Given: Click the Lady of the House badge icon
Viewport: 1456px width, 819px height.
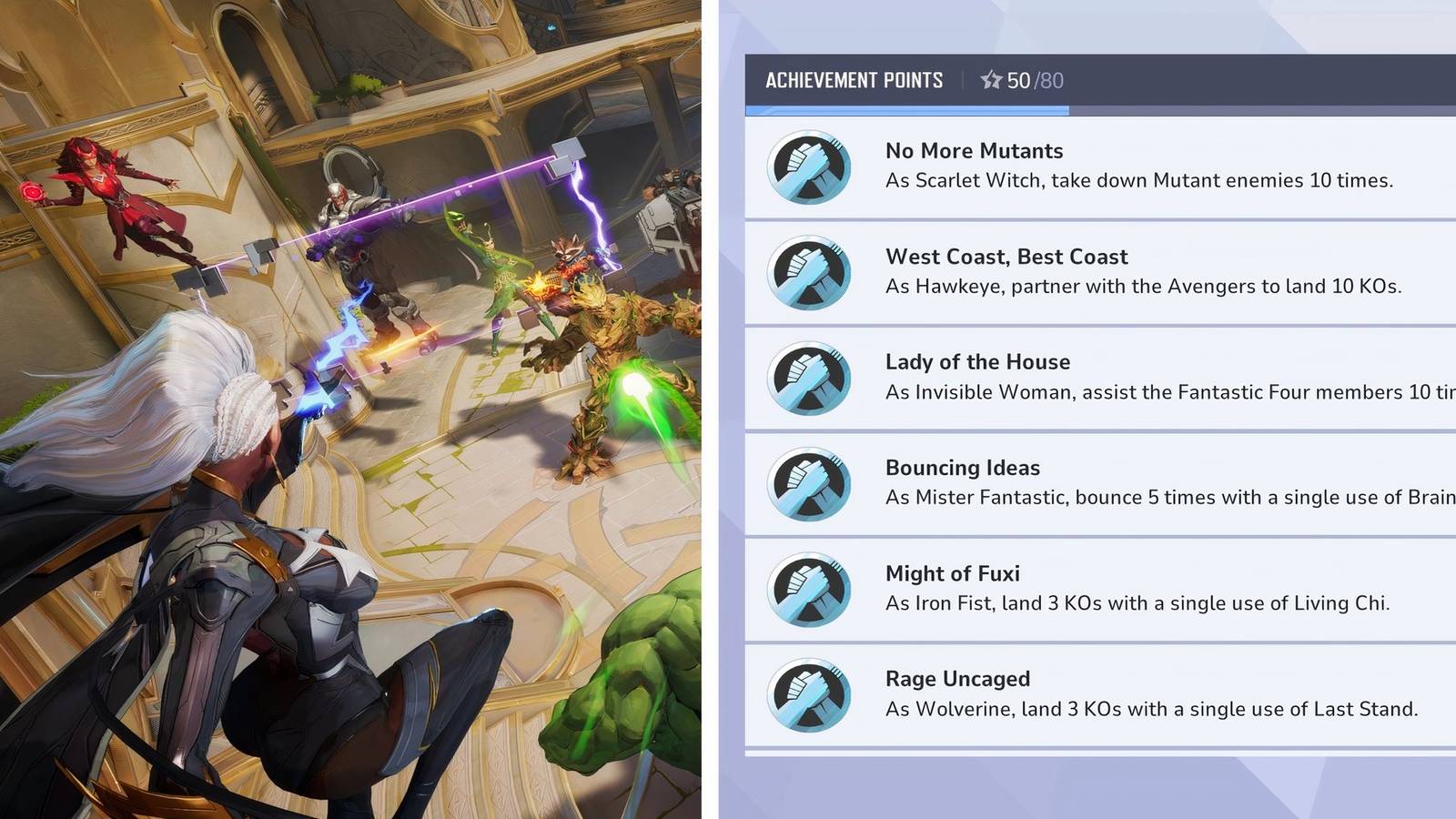Looking at the screenshot, I should point(808,379).
